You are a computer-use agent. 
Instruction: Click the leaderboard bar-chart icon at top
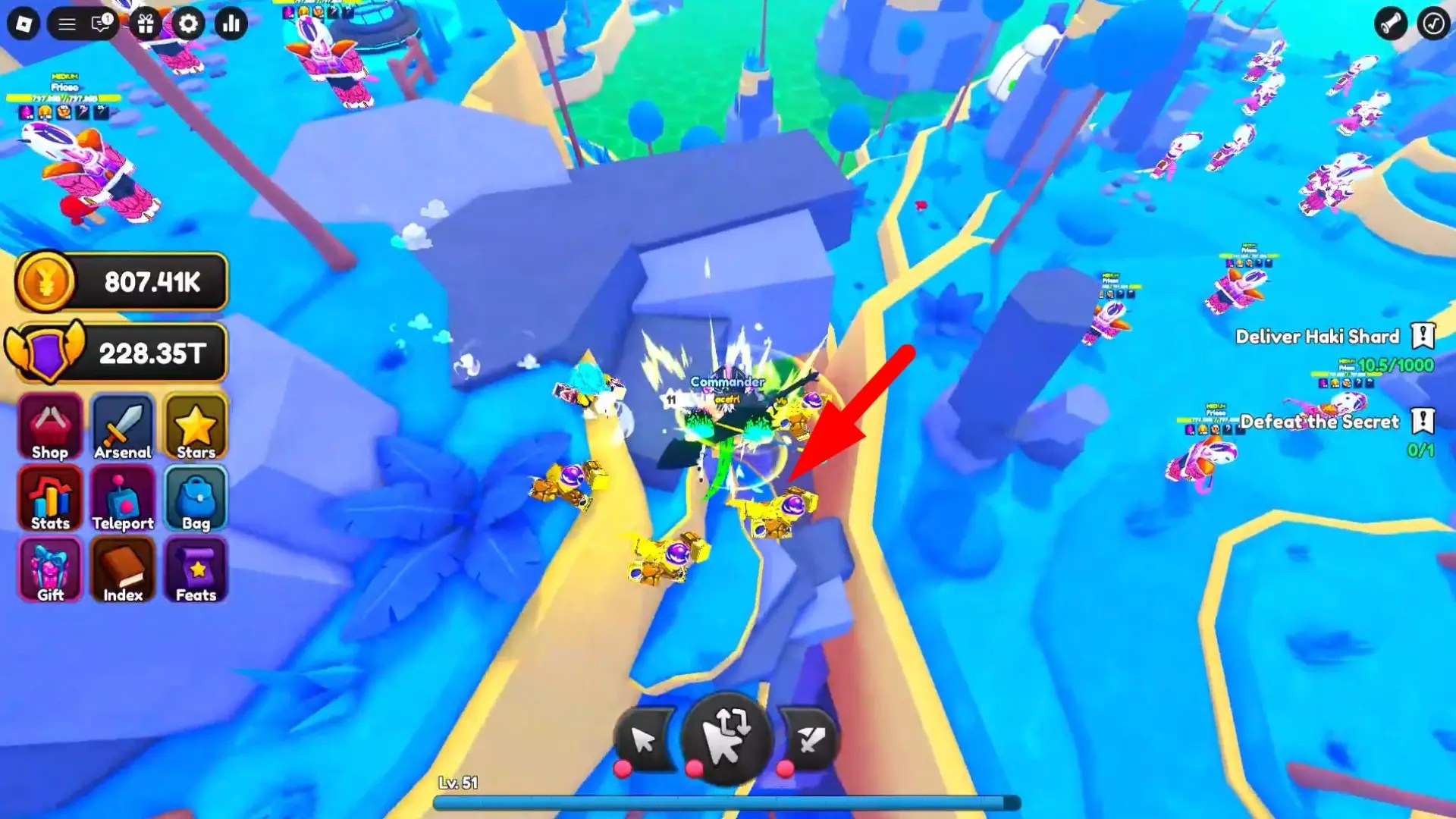(231, 24)
